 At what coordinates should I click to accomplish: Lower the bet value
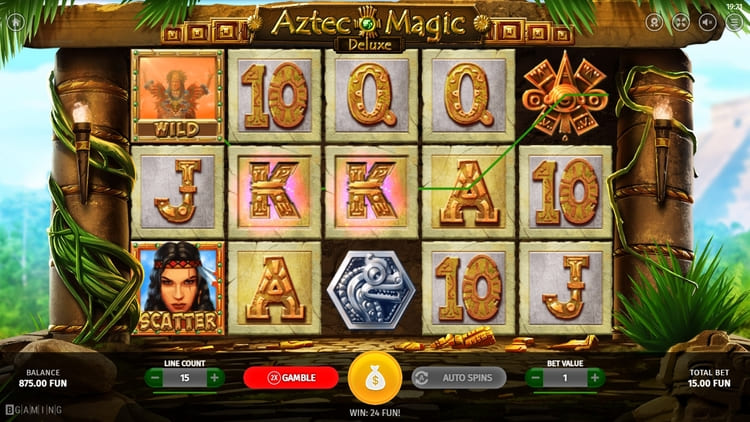click(535, 378)
